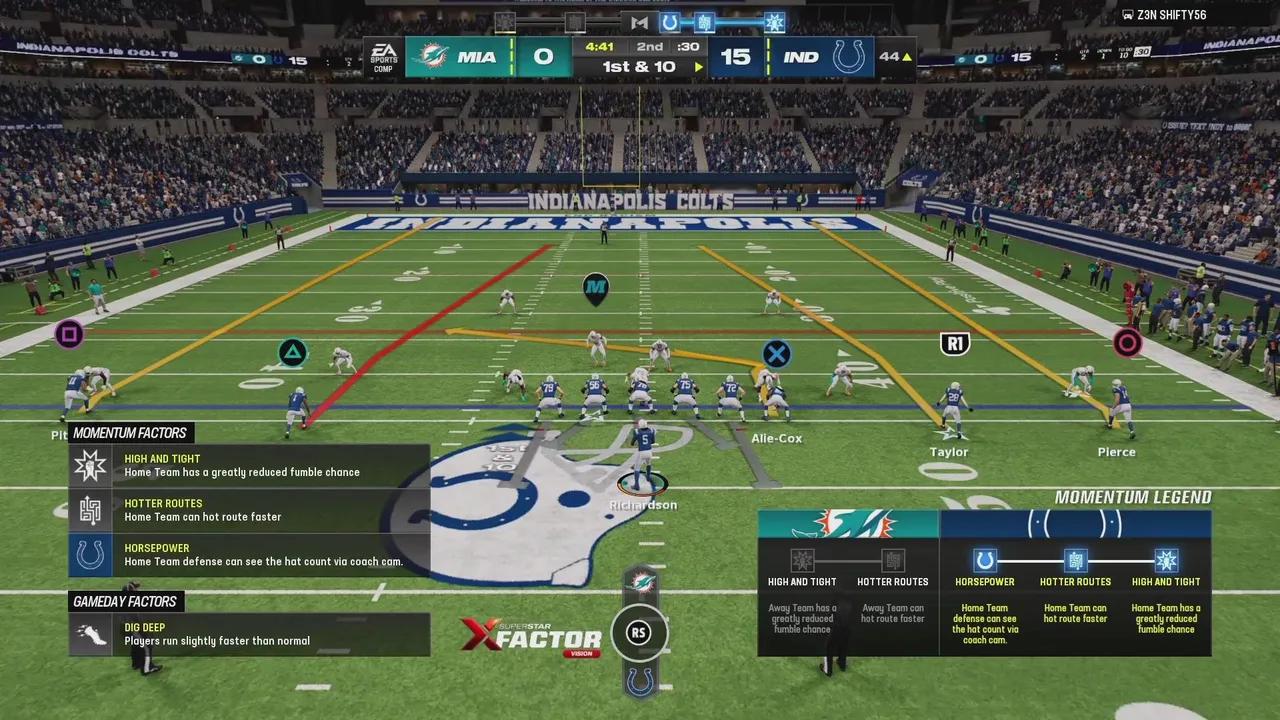This screenshot has height=720, width=1280.
Task: Click the Colts horseshoe on the X-Factor meter
Action: tap(640, 681)
